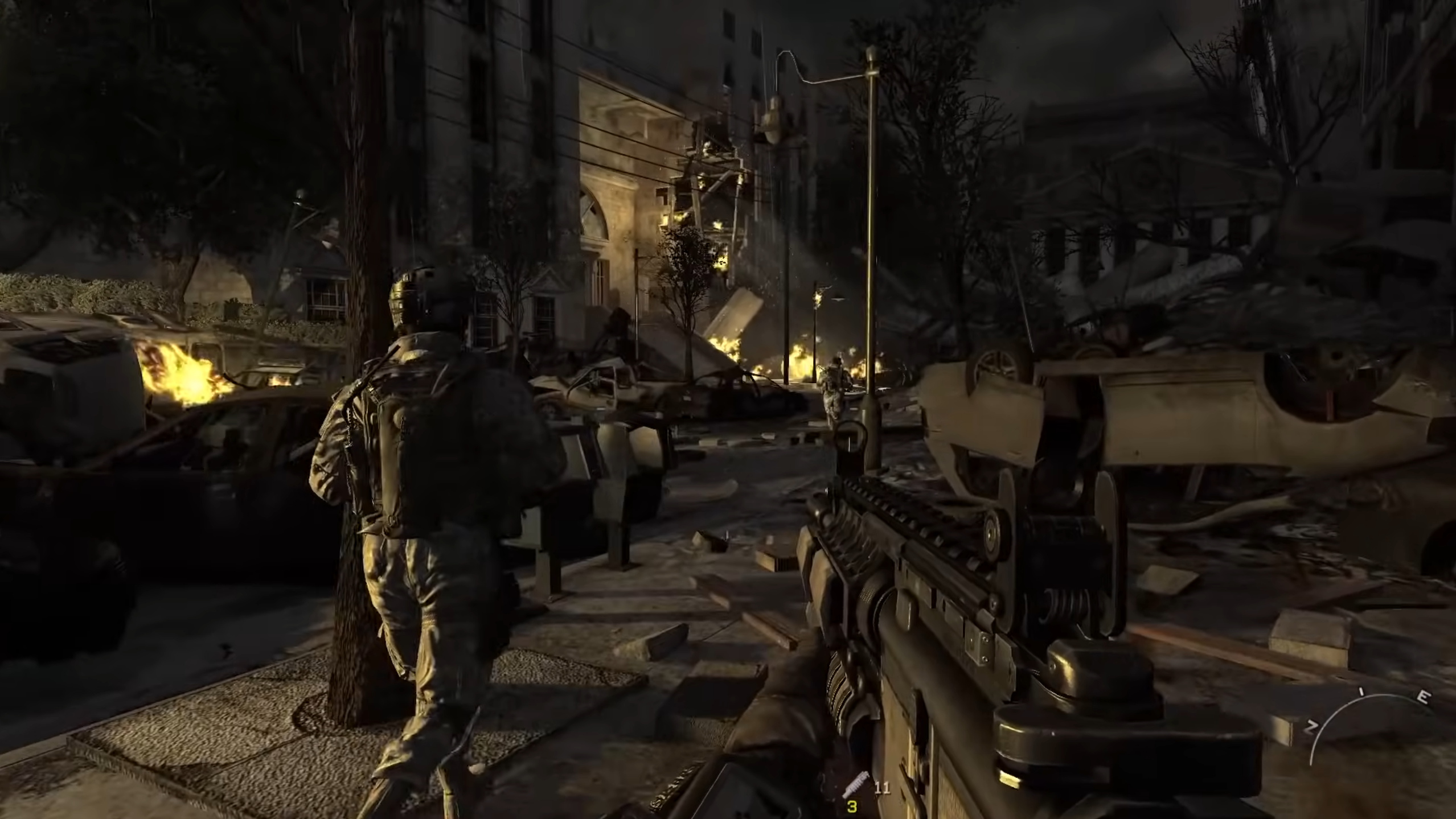Expand the compass arc in the corner
This screenshot has height=819, width=1456.
1384,696
